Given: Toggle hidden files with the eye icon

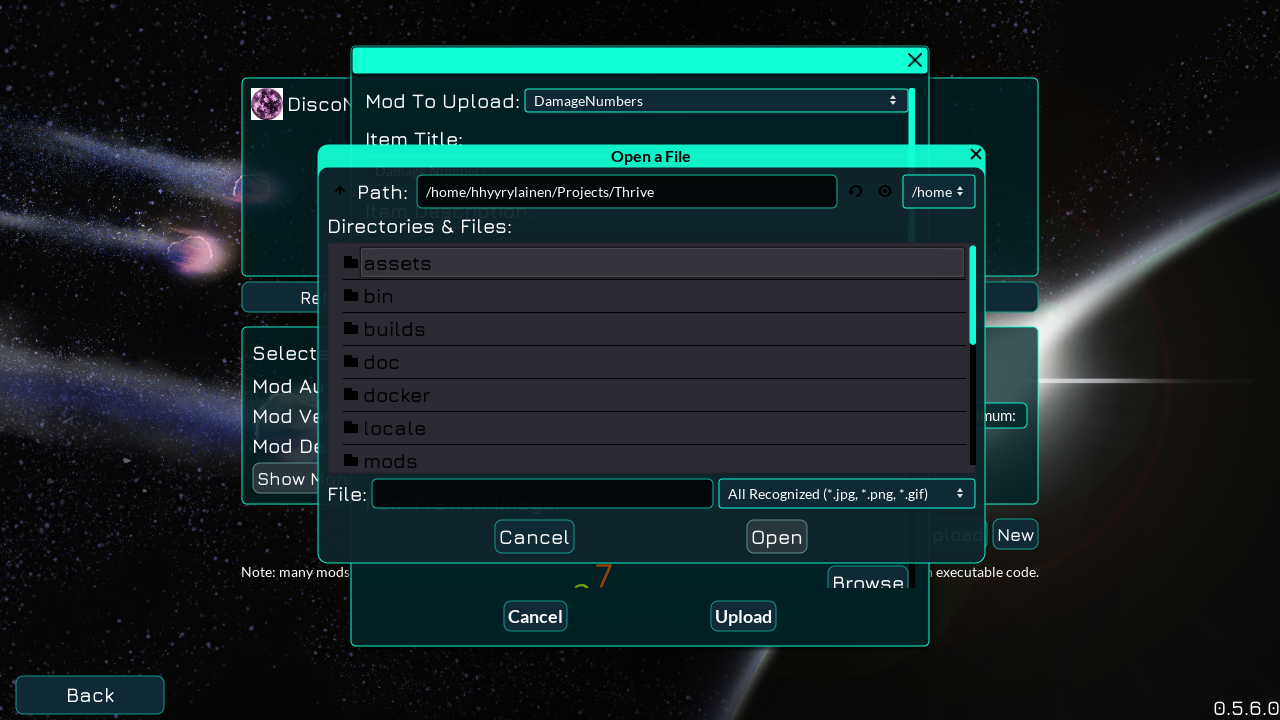Looking at the screenshot, I should click(x=885, y=191).
